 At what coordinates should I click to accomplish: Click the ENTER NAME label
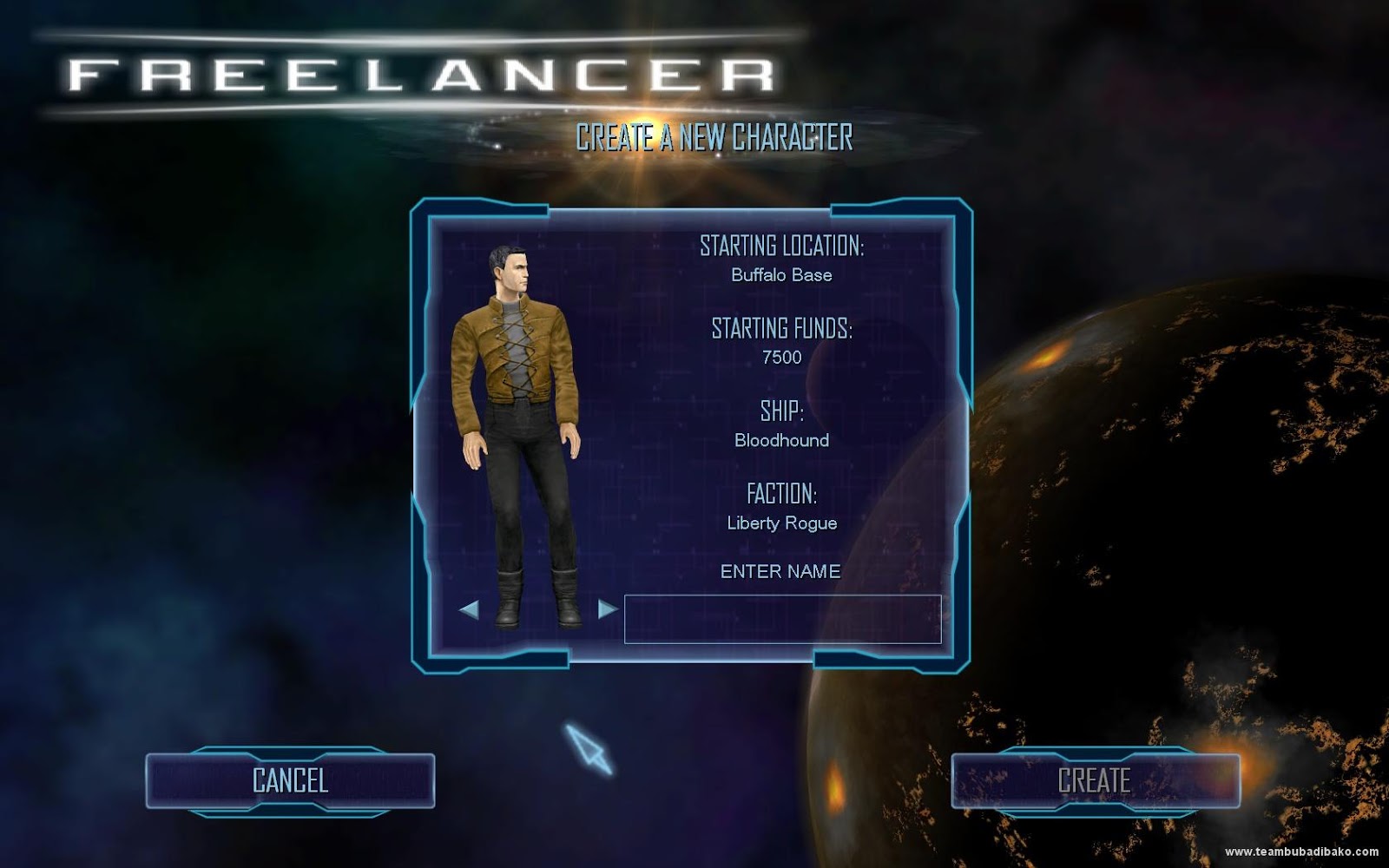pos(780,572)
